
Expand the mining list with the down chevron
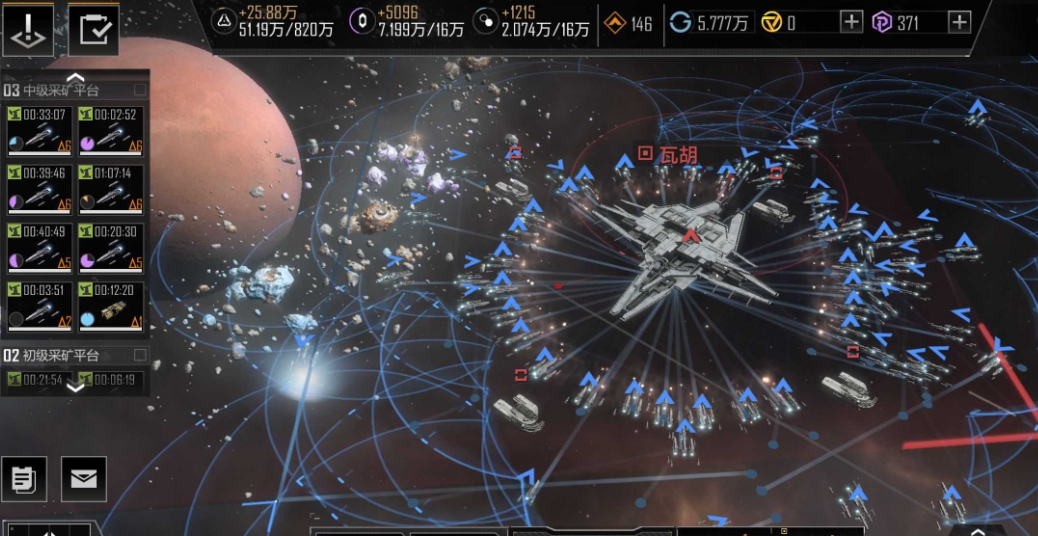pos(75,388)
